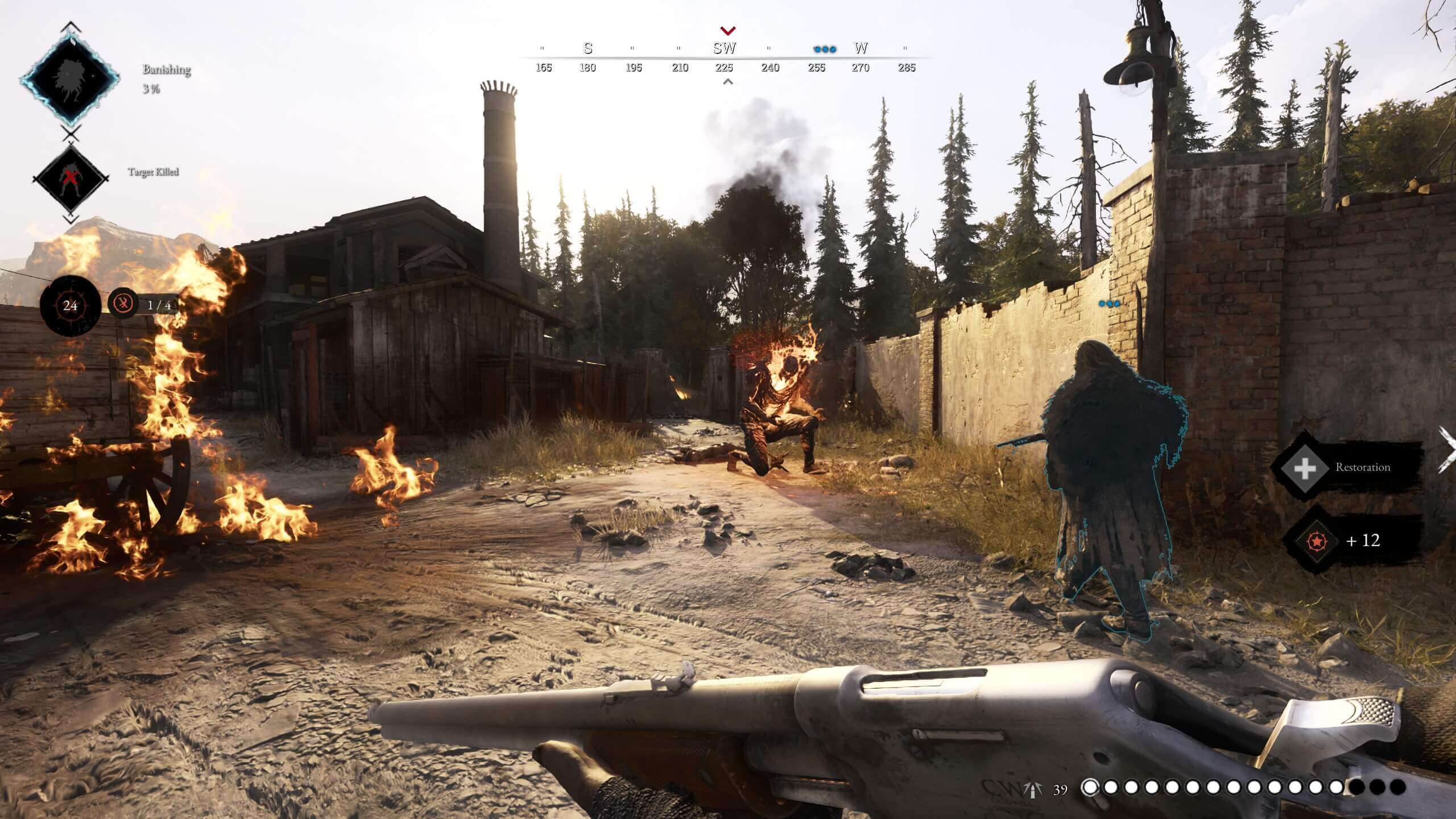Select the +12 reward notification icon
The image size is (1456, 819).
pos(1316,541)
